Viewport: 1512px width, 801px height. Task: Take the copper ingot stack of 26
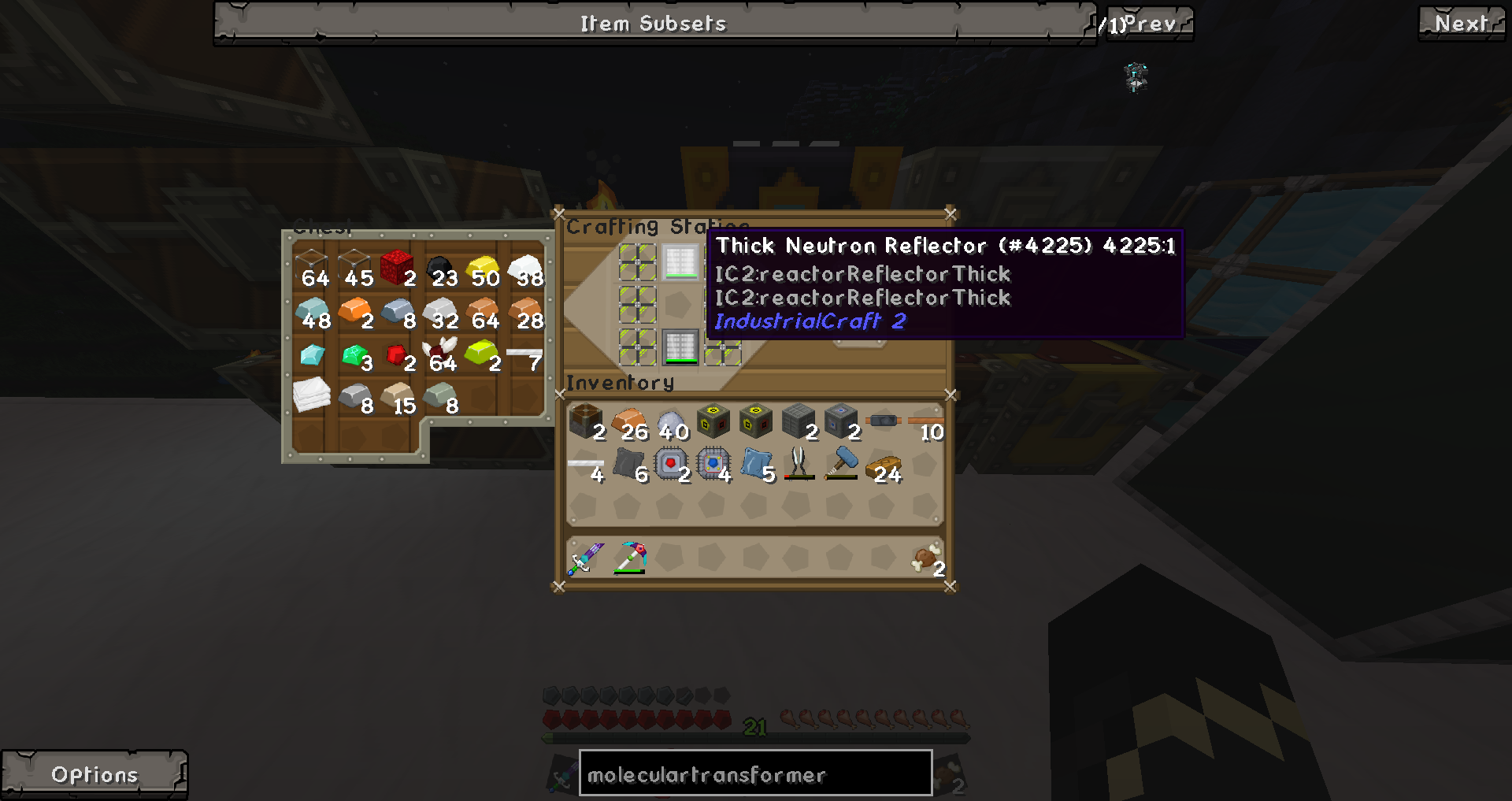click(628, 422)
